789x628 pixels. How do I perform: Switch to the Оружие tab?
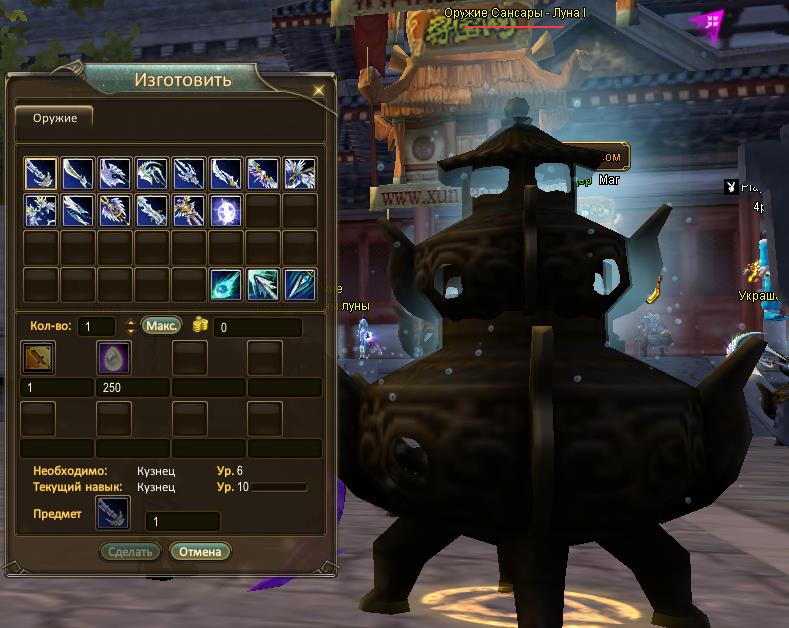click(53, 118)
